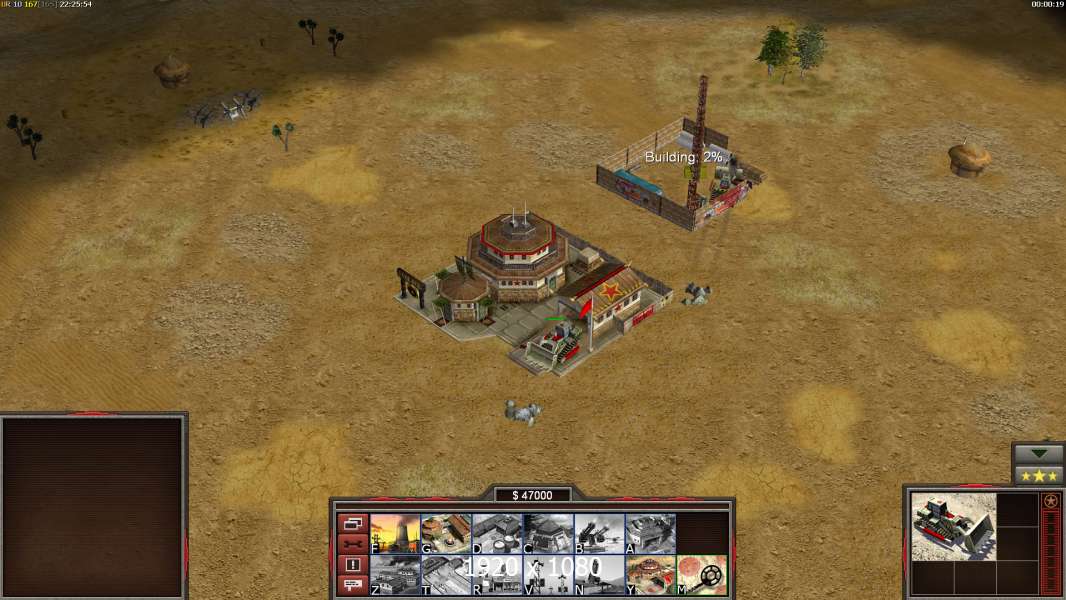Open the speech bubble communicator button

coord(353,586)
